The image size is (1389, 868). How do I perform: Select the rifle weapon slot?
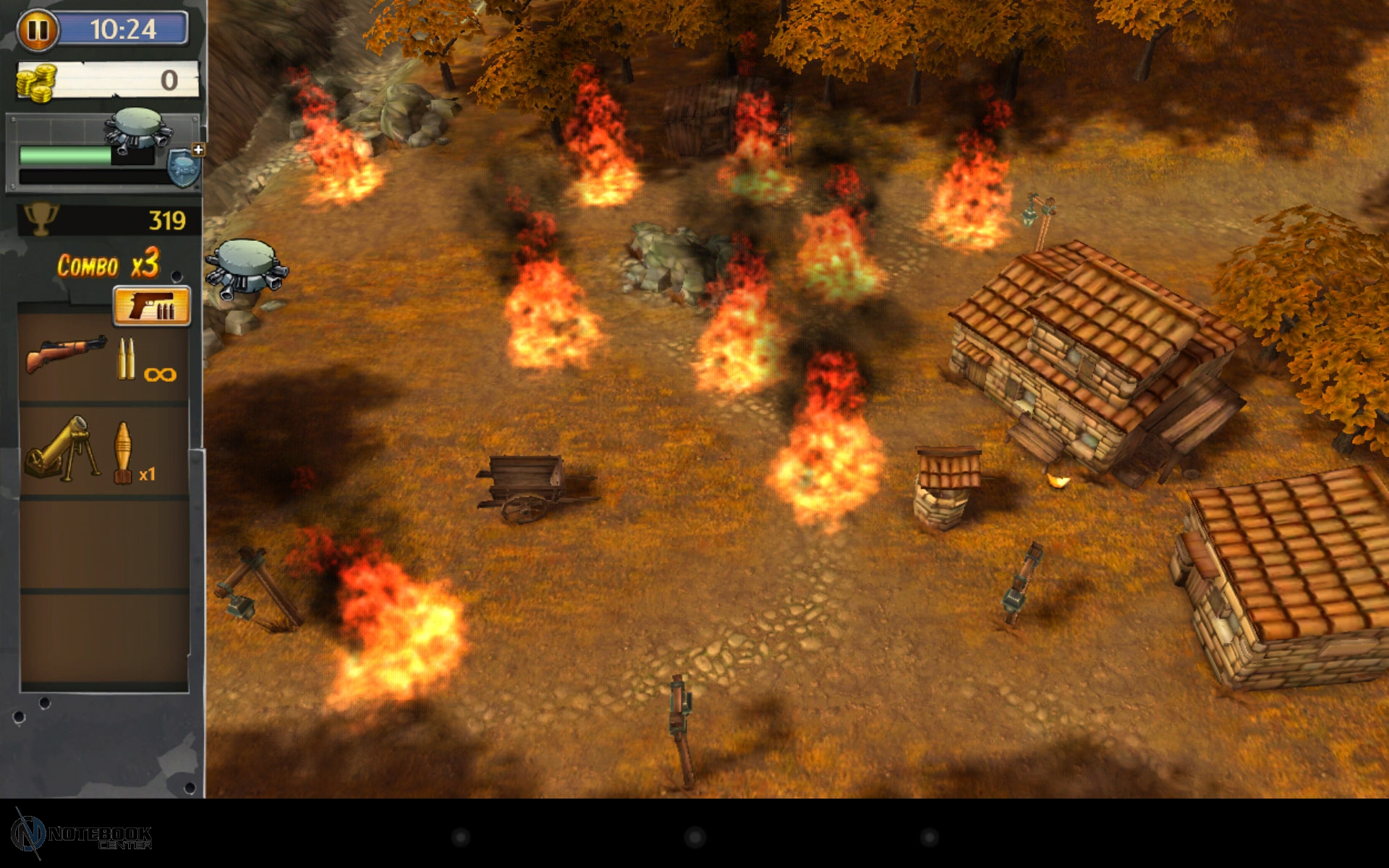(104, 357)
